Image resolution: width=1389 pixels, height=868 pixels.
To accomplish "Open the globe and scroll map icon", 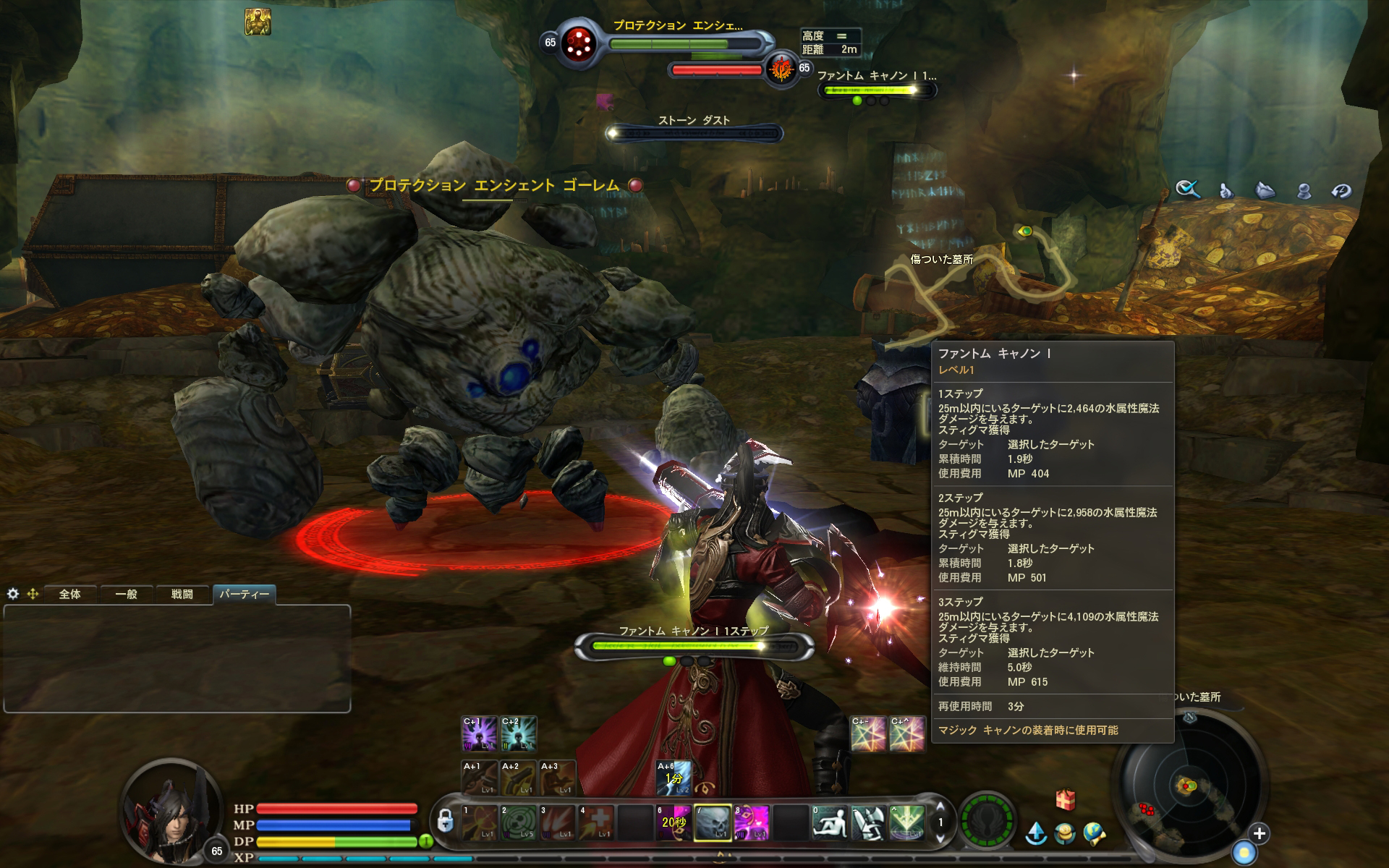I will (x=1095, y=834).
